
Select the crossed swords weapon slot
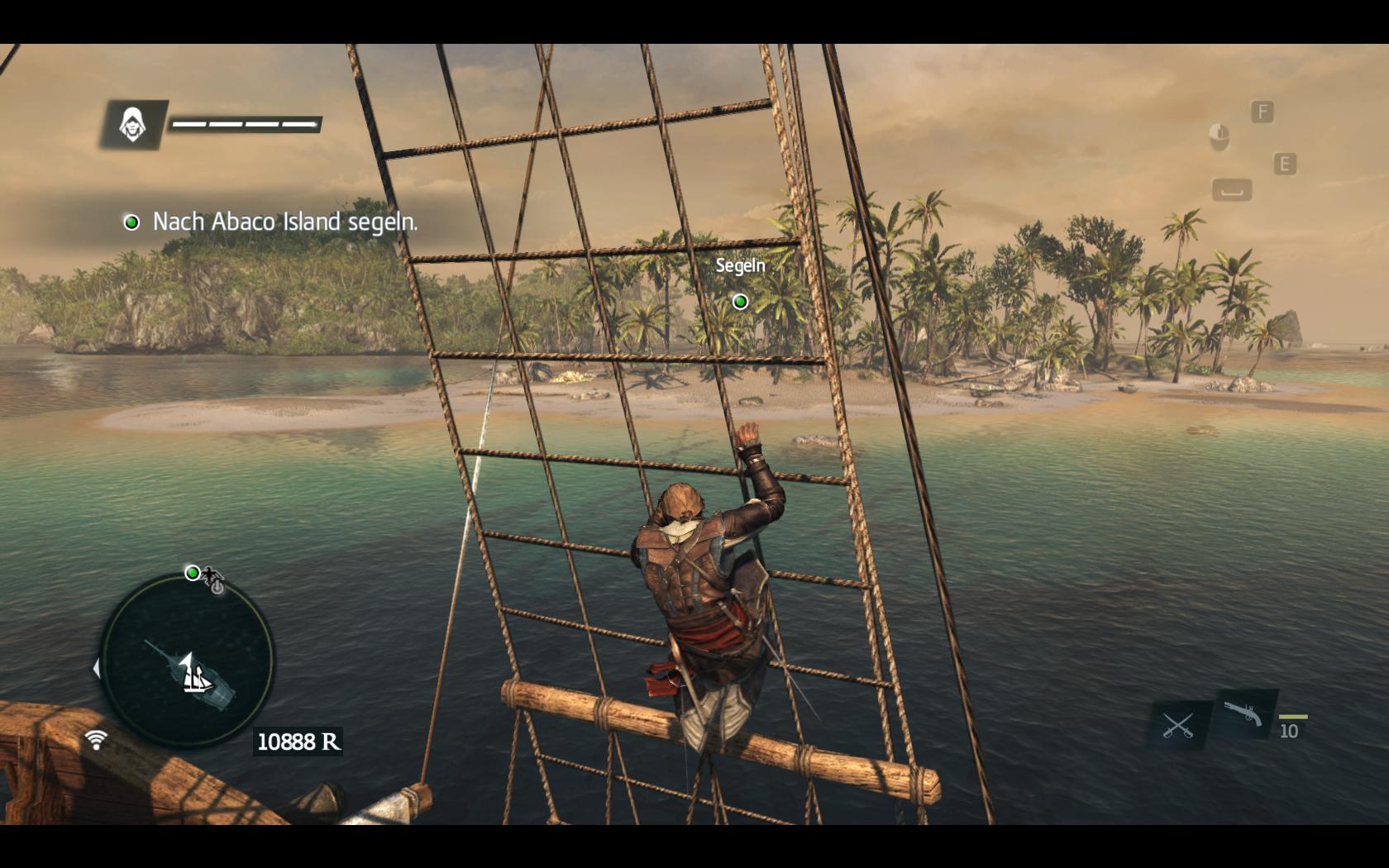(1177, 725)
